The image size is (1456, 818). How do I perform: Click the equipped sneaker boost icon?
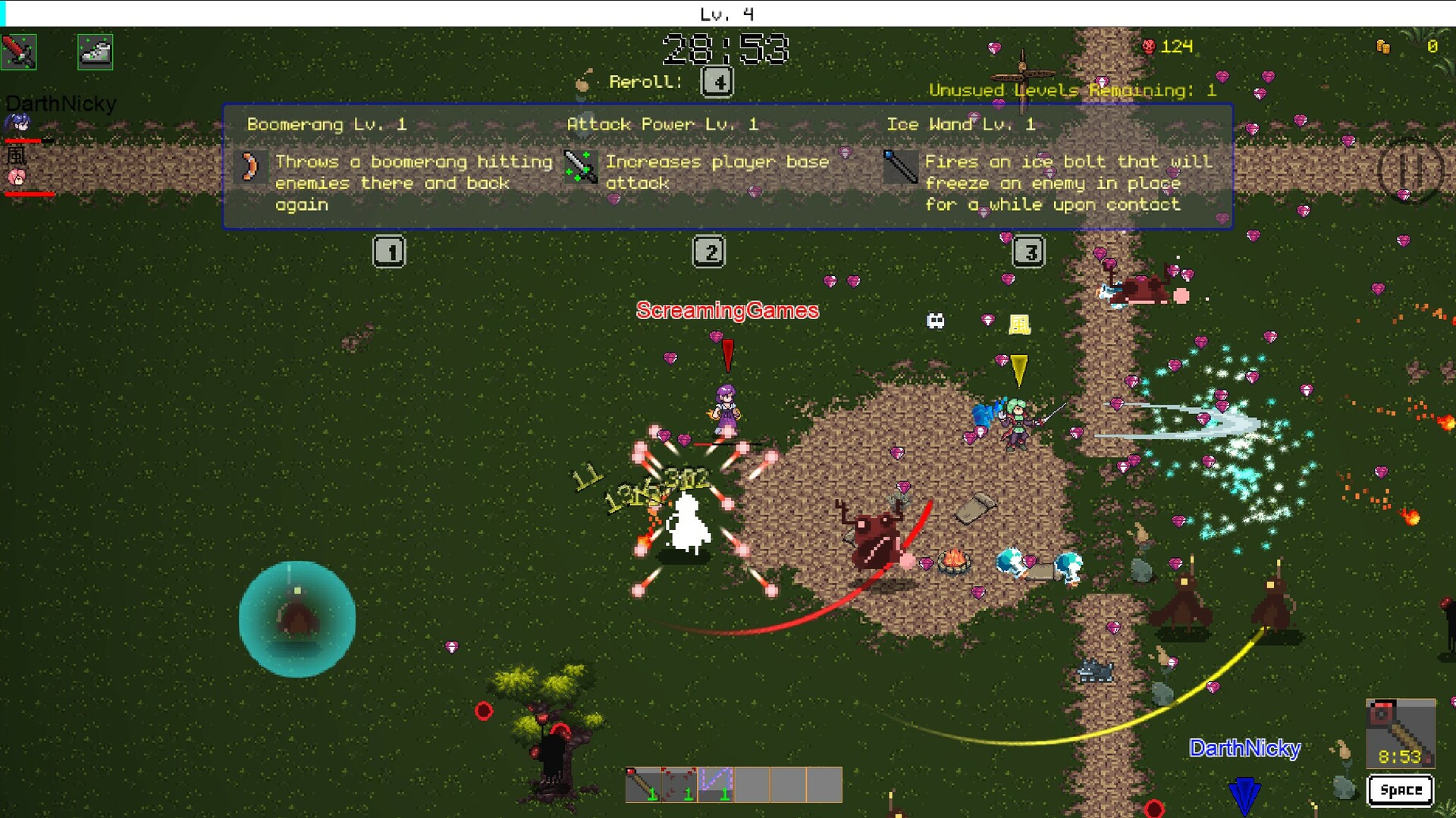click(94, 52)
